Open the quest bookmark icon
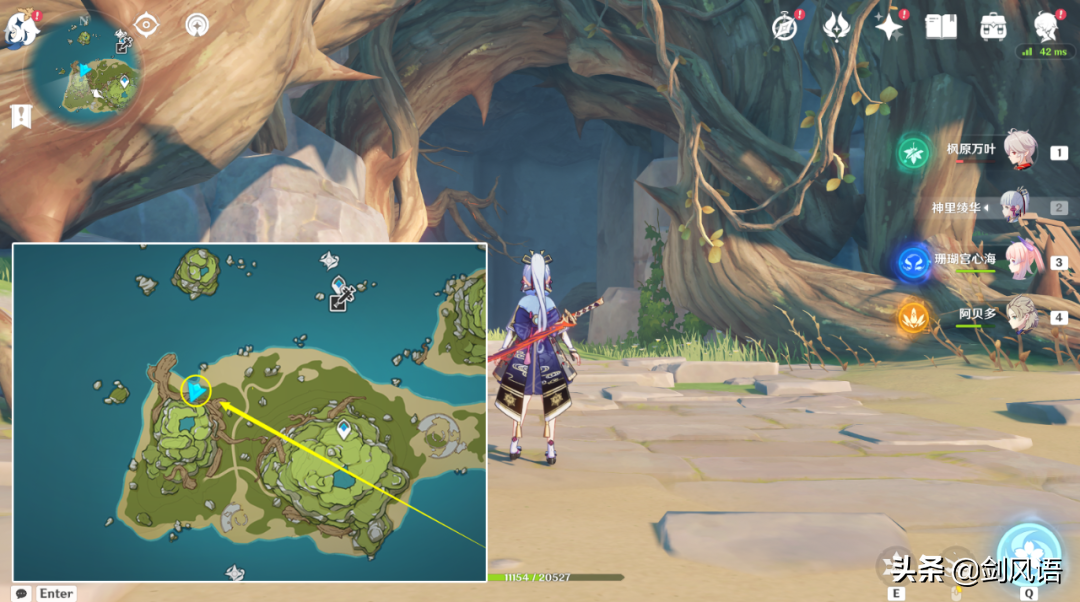 [20, 116]
